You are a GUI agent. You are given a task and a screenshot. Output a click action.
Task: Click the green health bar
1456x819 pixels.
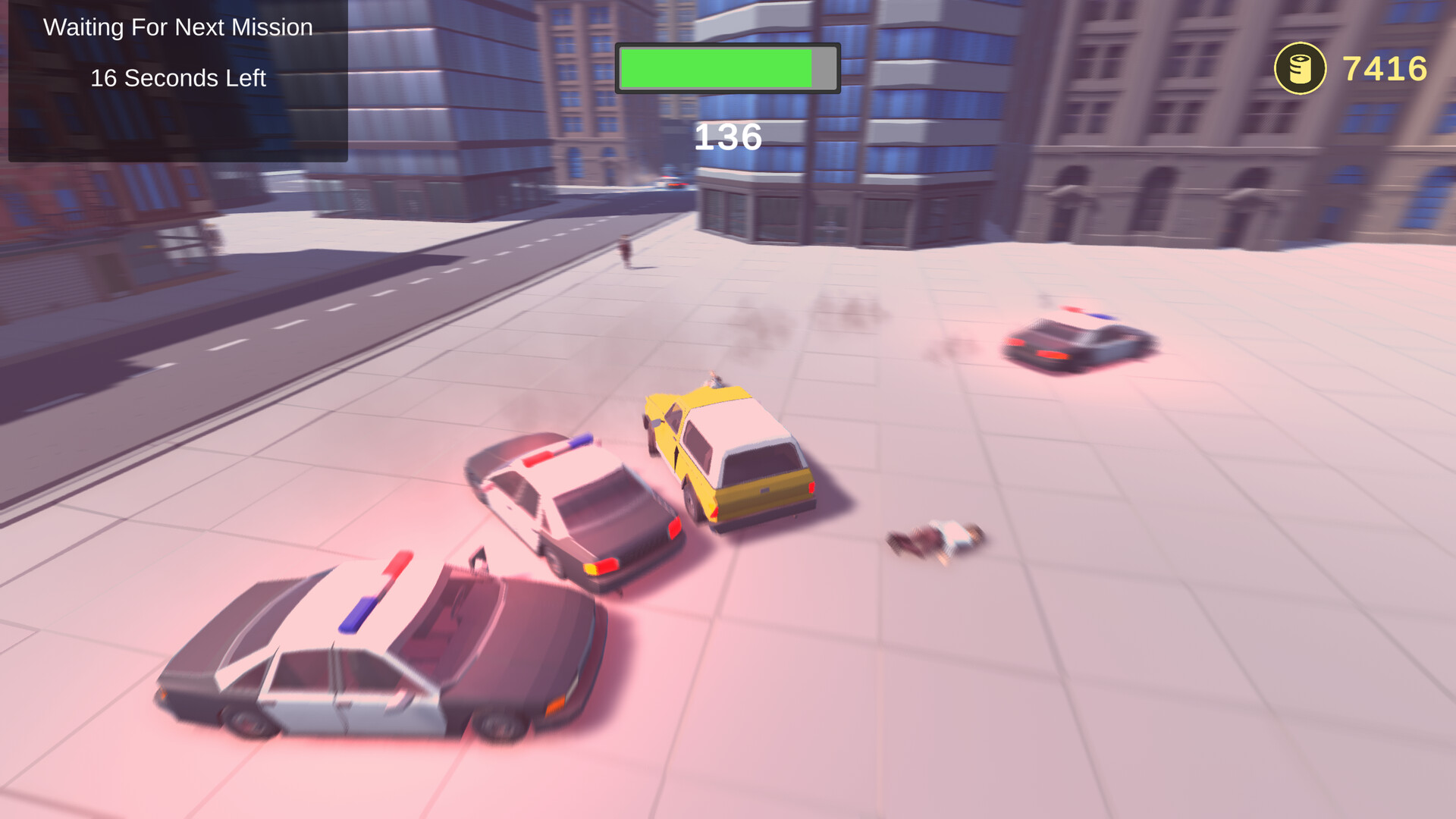tap(717, 67)
